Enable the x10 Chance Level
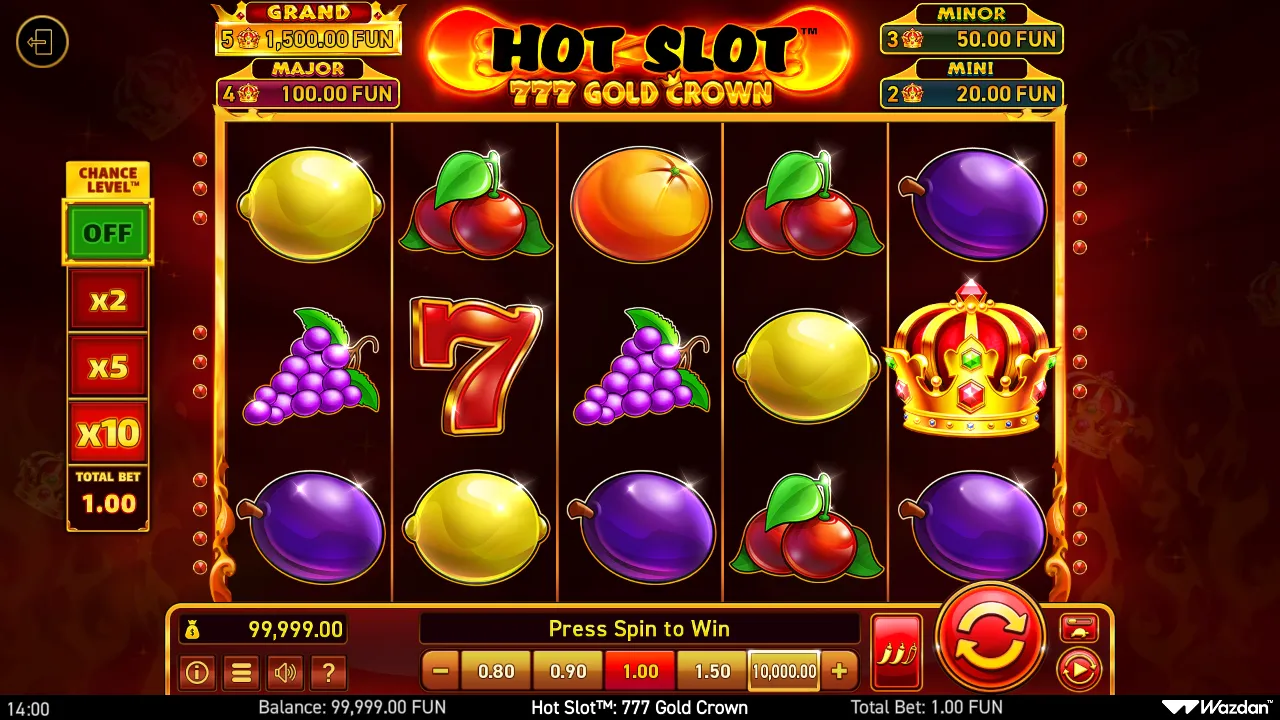Screen dimensions: 1280x720 point(108,432)
